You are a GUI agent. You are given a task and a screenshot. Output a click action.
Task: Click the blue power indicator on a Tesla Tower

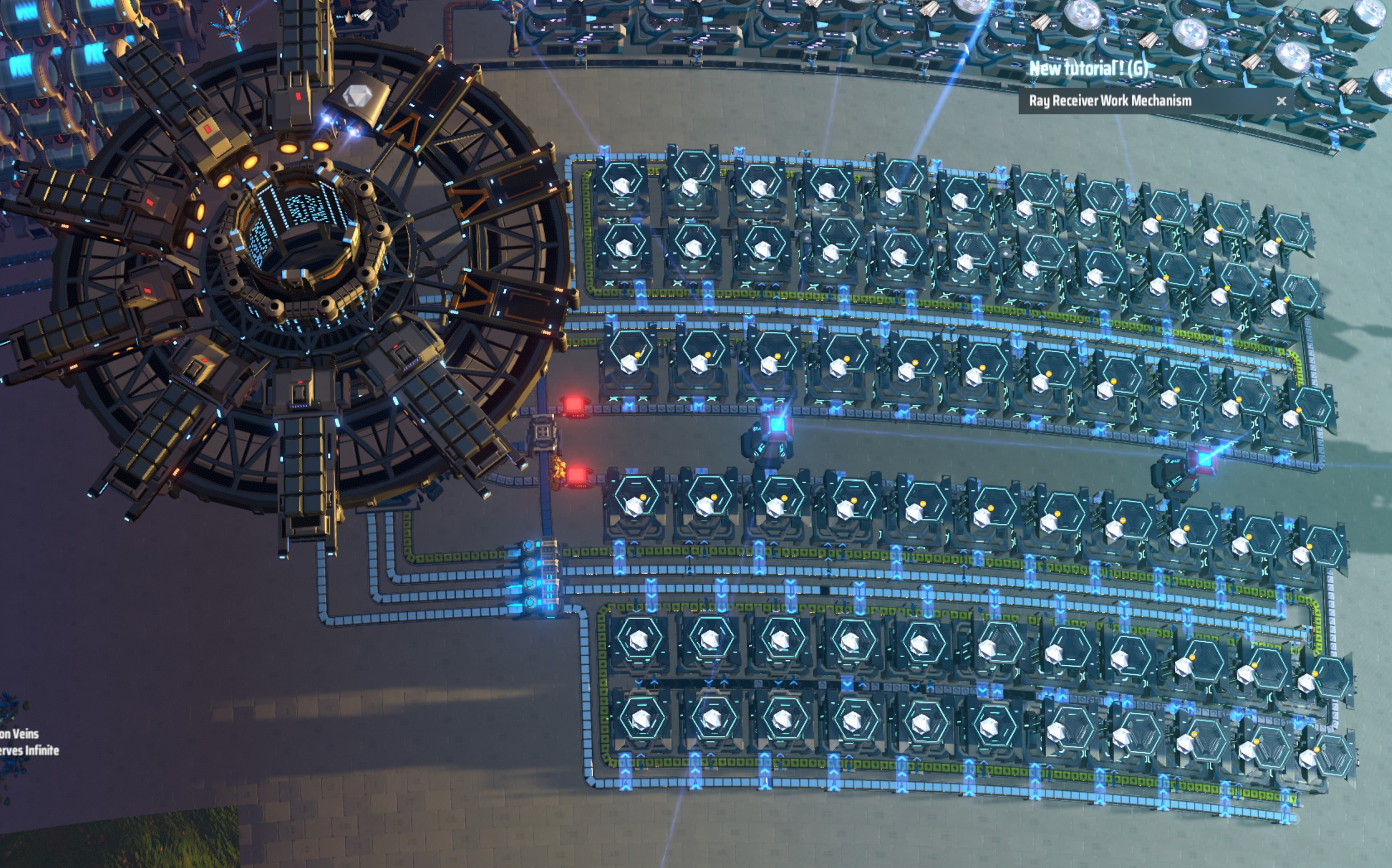pyautogui.click(x=778, y=425)
